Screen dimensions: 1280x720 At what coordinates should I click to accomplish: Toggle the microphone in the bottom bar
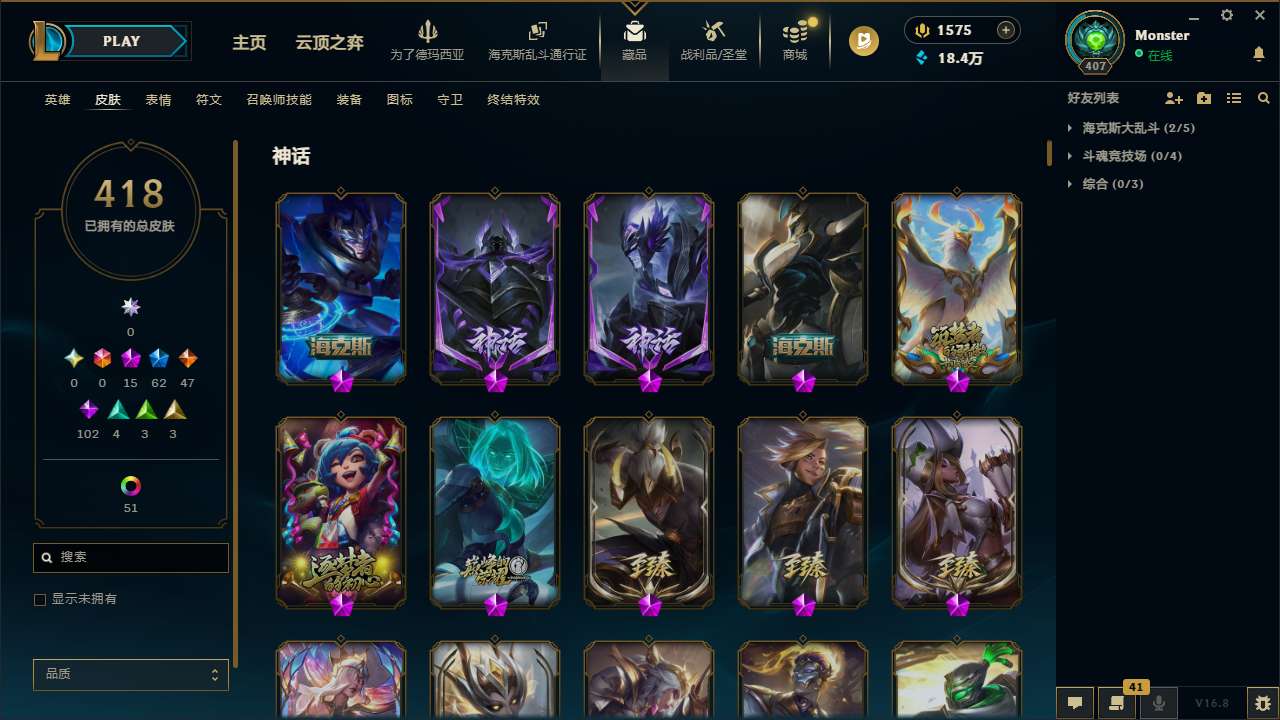(1158, 702)
